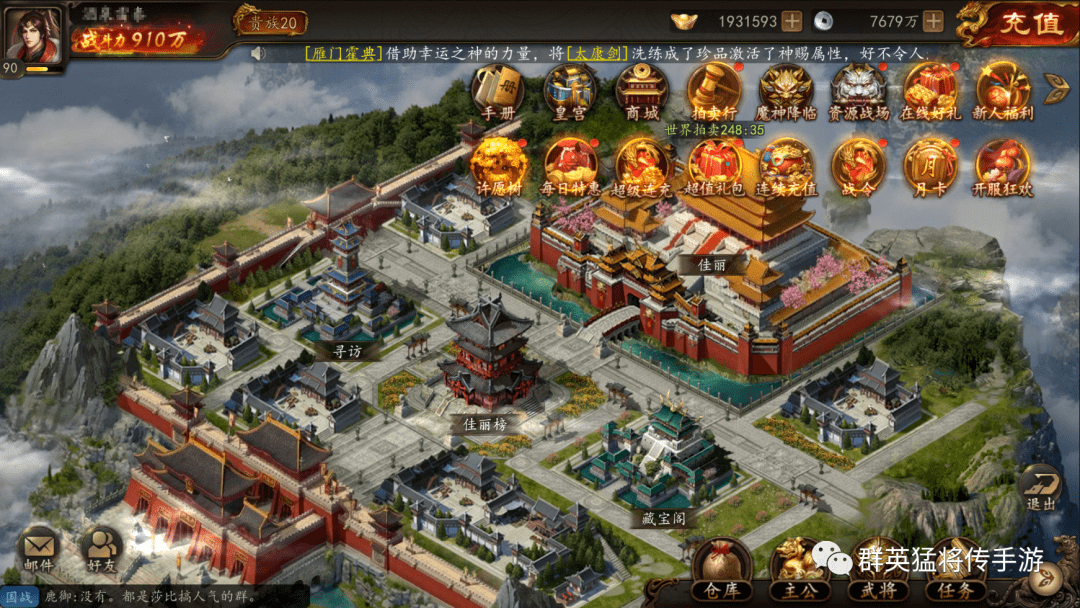This screenshot has width=1080, height=608.
Task: Open the 邮件 mailbox
Action: pyautogui.click(x=39, y=547)
